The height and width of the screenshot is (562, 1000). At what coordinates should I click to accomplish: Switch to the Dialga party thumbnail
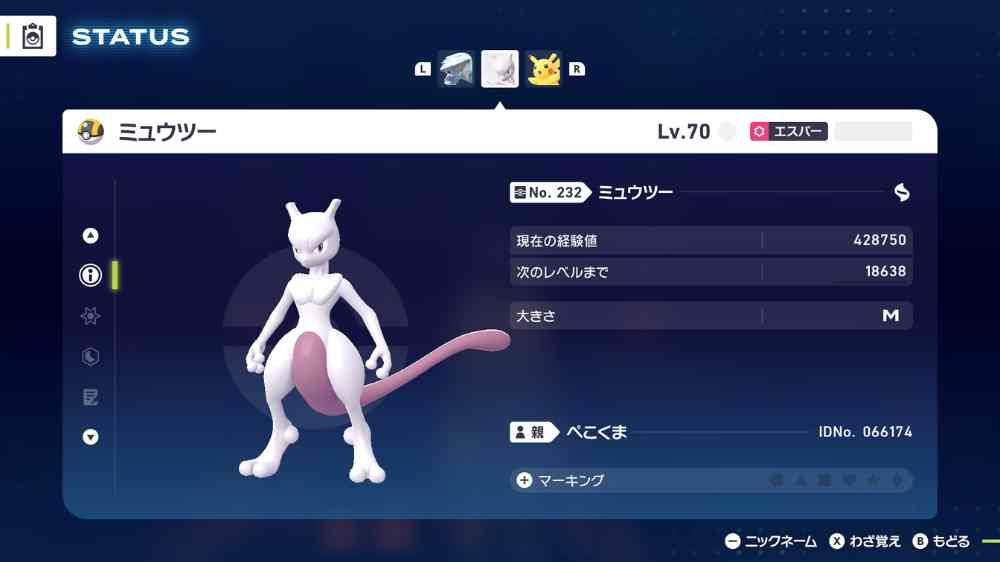(456, 69)
